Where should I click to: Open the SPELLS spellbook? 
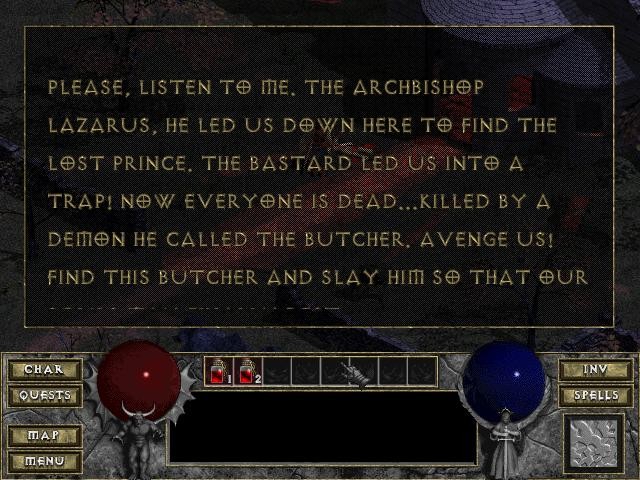(x=595, y=395)
